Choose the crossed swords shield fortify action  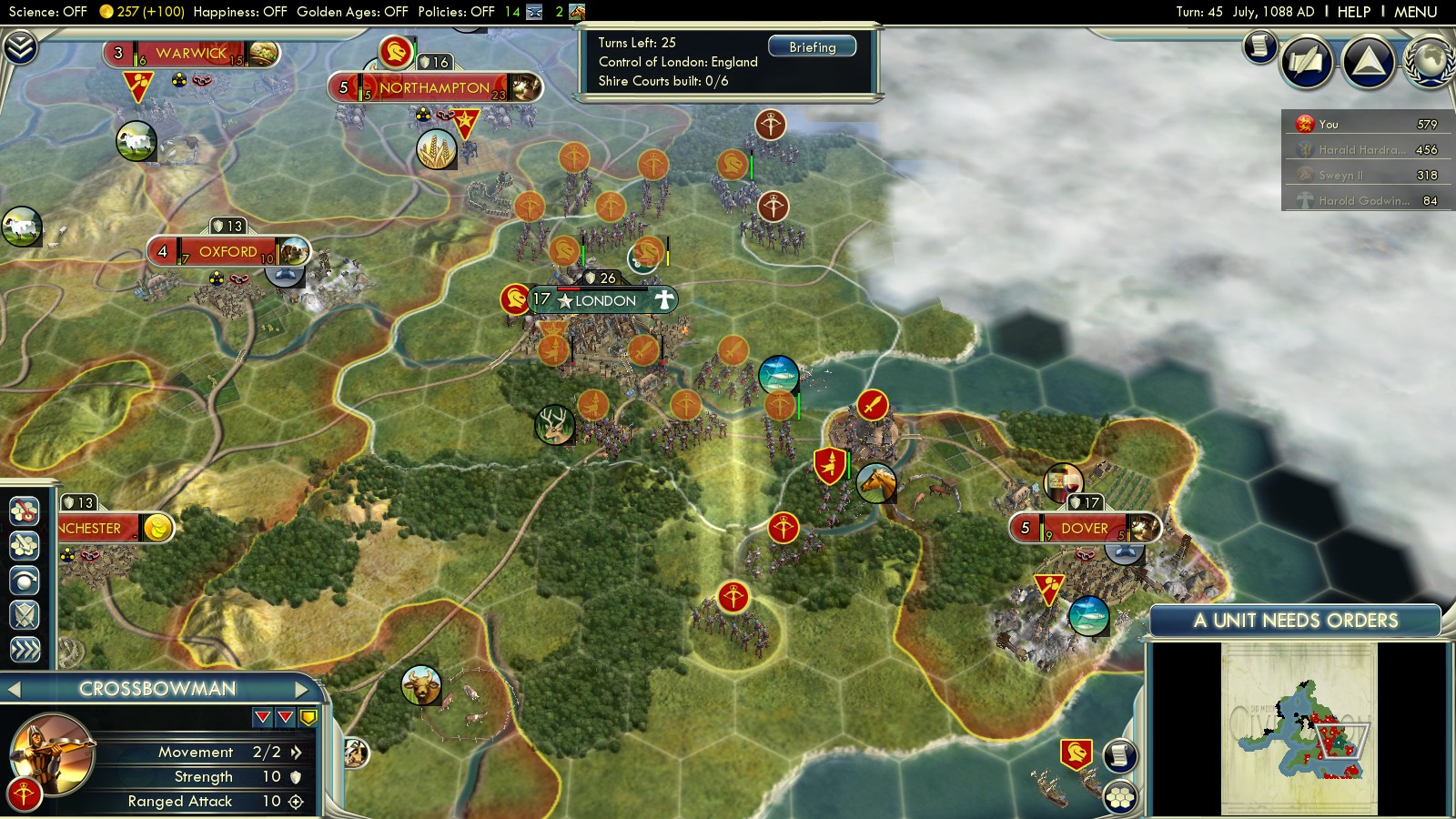coord(25,615)
